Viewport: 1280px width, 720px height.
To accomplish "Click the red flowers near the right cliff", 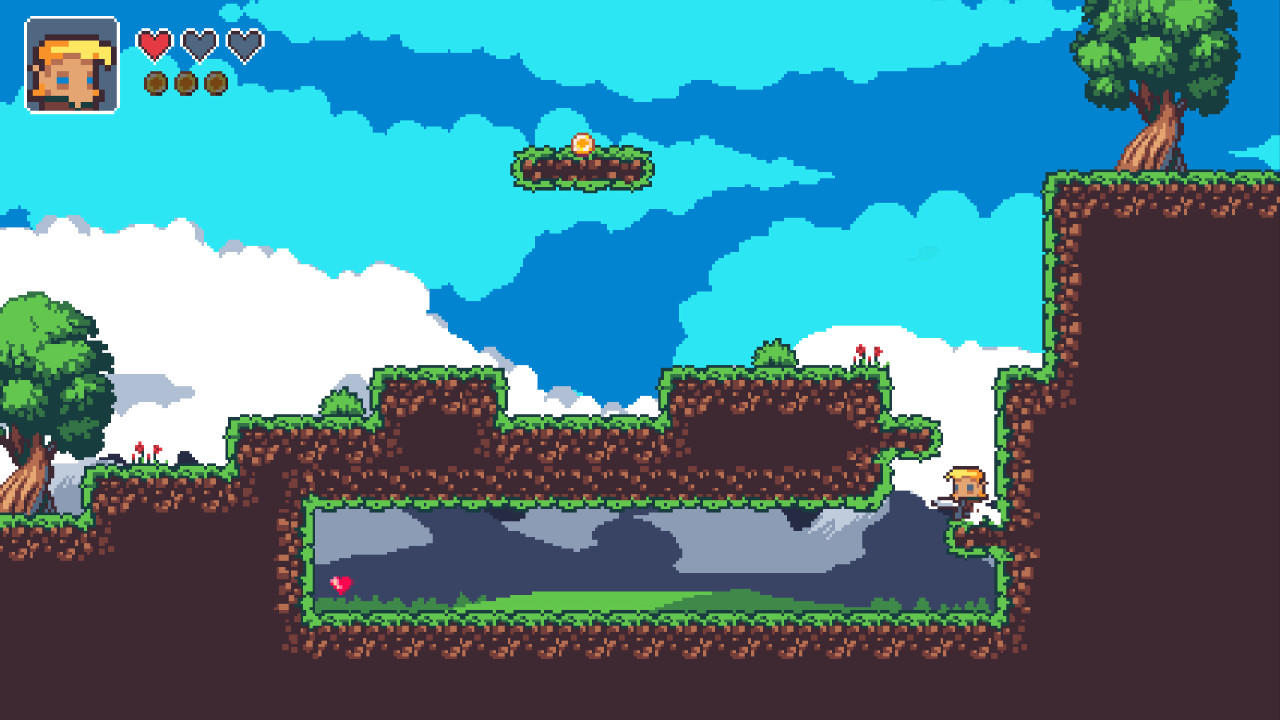I will pyautogui.click(x=868, y=352).
